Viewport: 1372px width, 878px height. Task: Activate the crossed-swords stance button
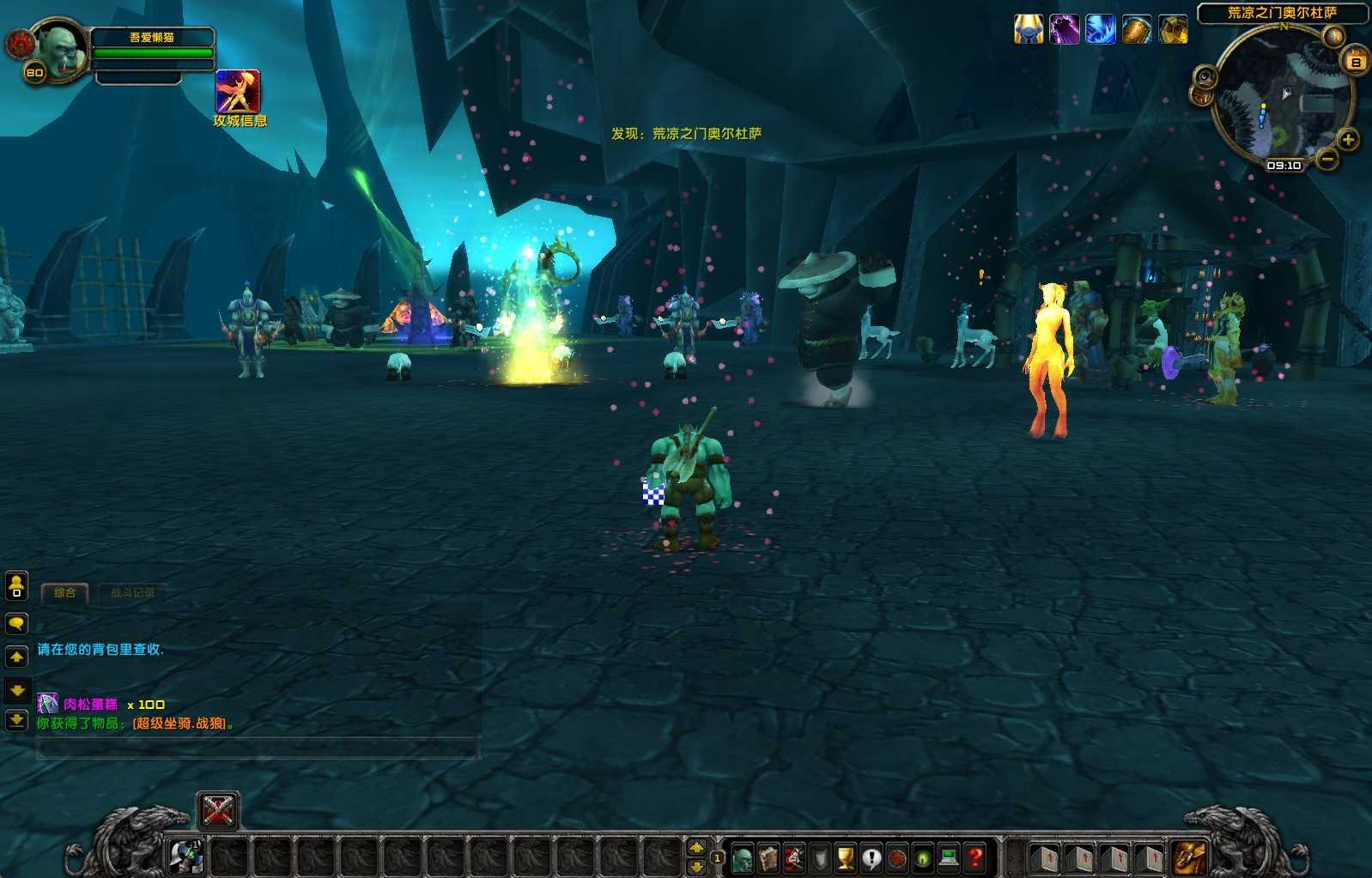[x=218, y=810]
